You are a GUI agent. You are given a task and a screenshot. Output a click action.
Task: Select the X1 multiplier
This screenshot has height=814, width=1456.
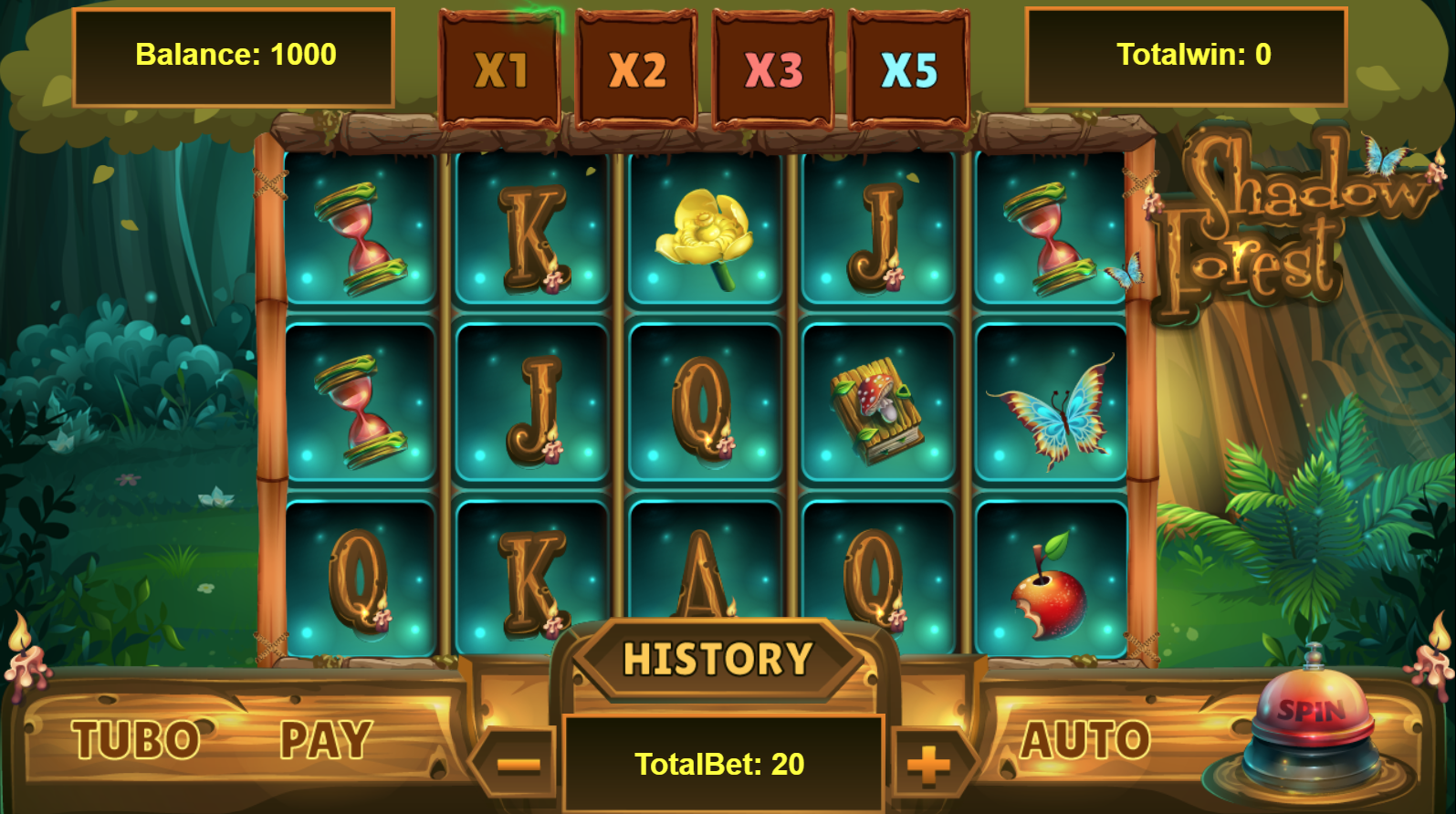500,69
